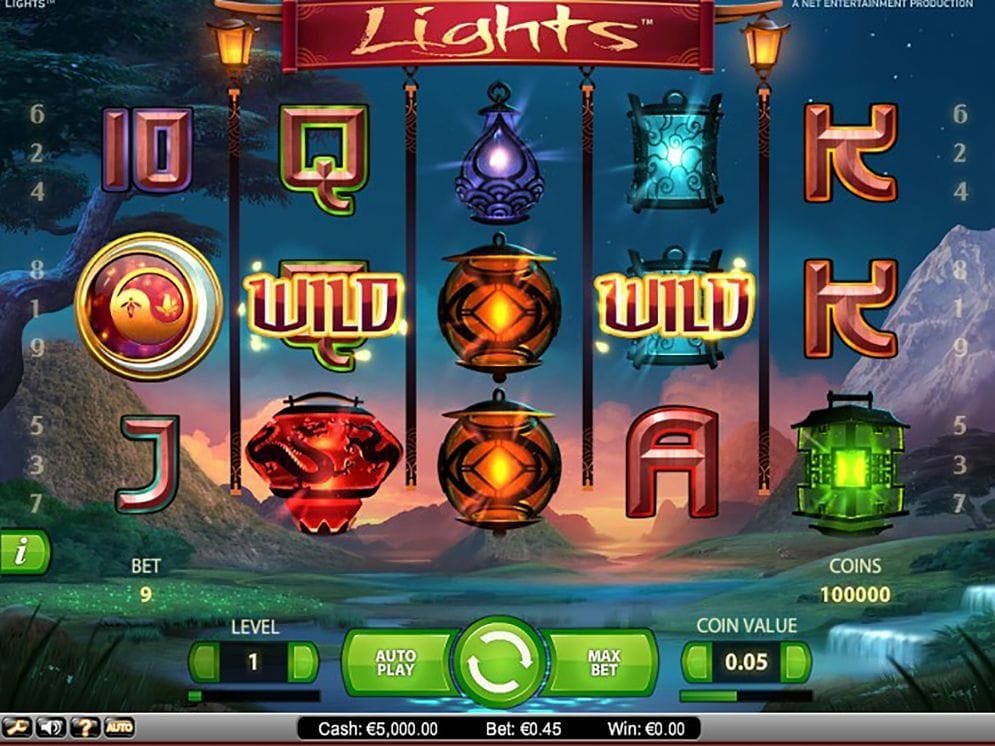The width and height of the screenshot is (995, 746).
Task: Raise the Coin Value
Action: tap(796, 662)
